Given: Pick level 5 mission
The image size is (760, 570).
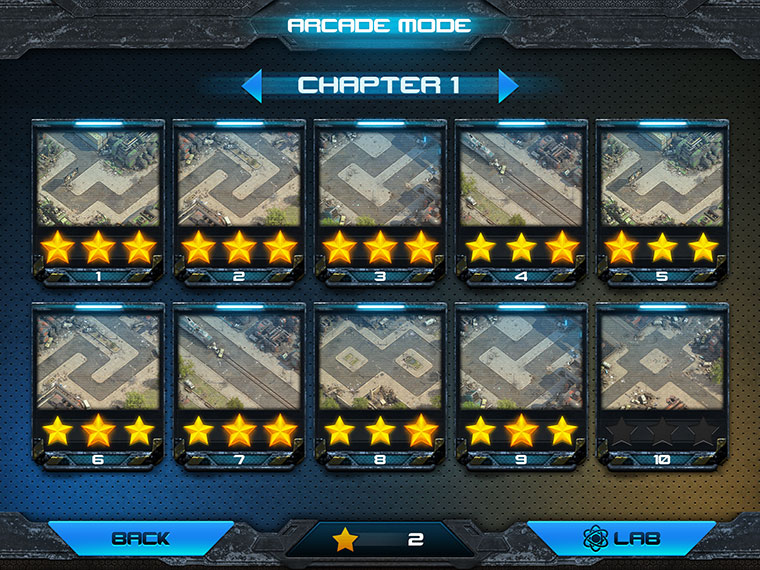Looking at the screenshot, I should pyautogui.click(x=662, y=201).
